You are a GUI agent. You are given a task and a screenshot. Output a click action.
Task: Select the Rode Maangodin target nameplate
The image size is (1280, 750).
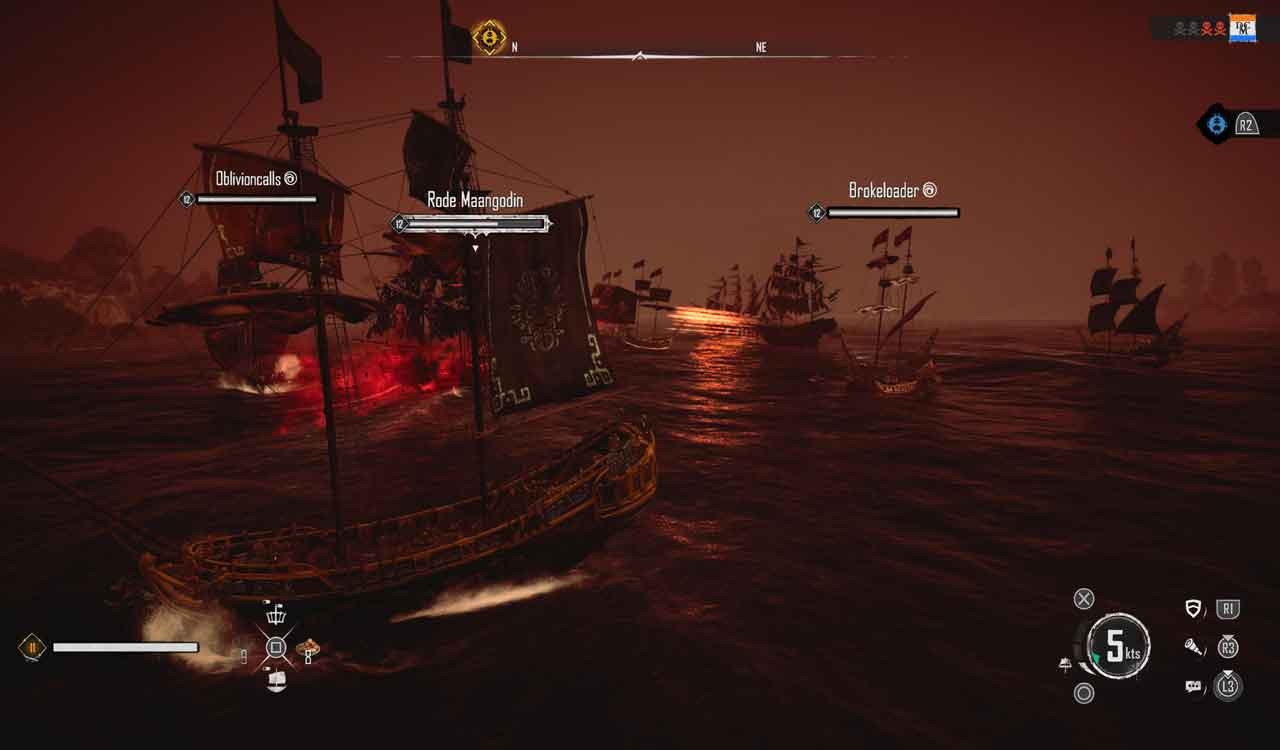click(474, 201)
